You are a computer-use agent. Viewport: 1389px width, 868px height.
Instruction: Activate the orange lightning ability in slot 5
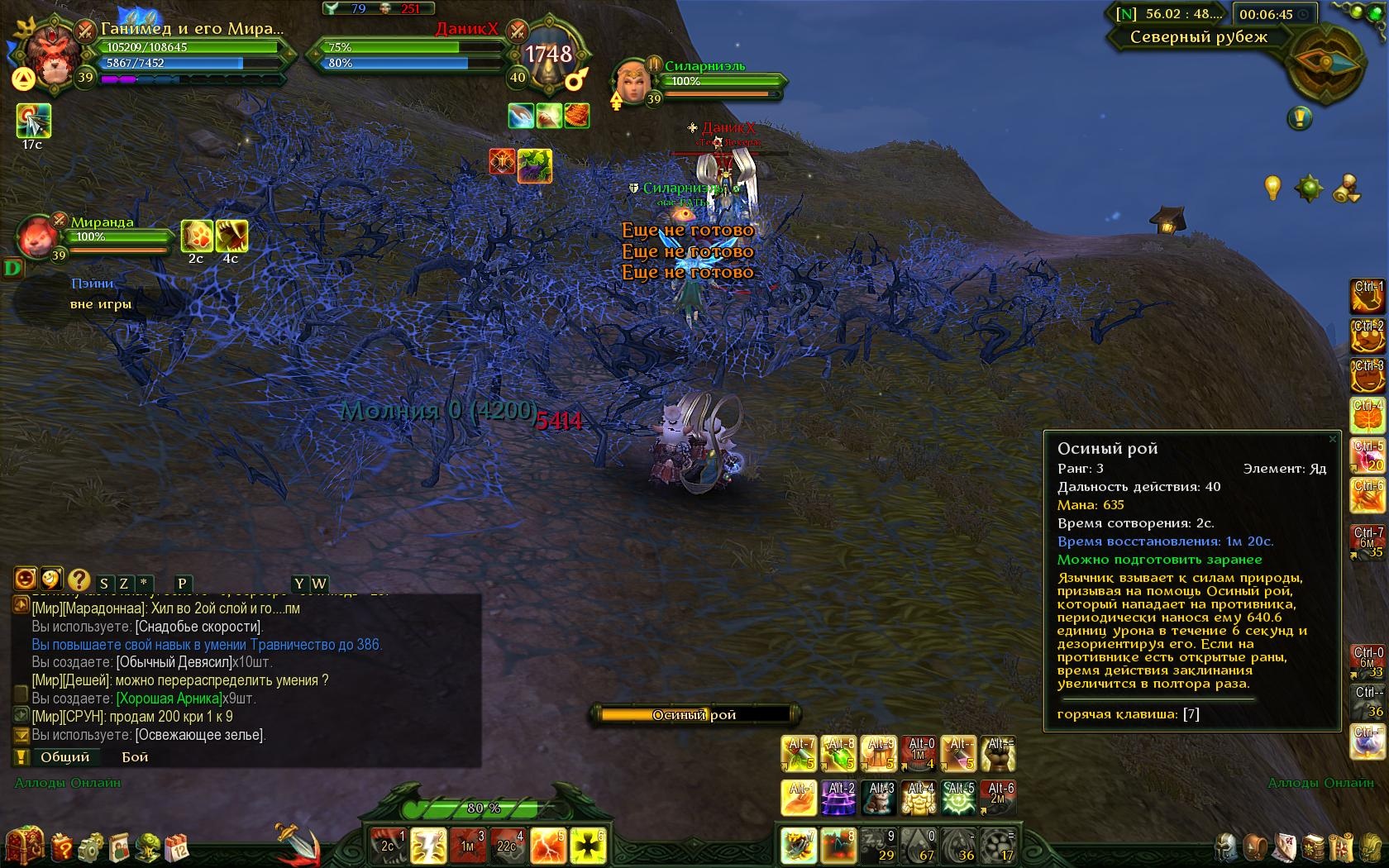pyautogui.click(x=548, y=847)
